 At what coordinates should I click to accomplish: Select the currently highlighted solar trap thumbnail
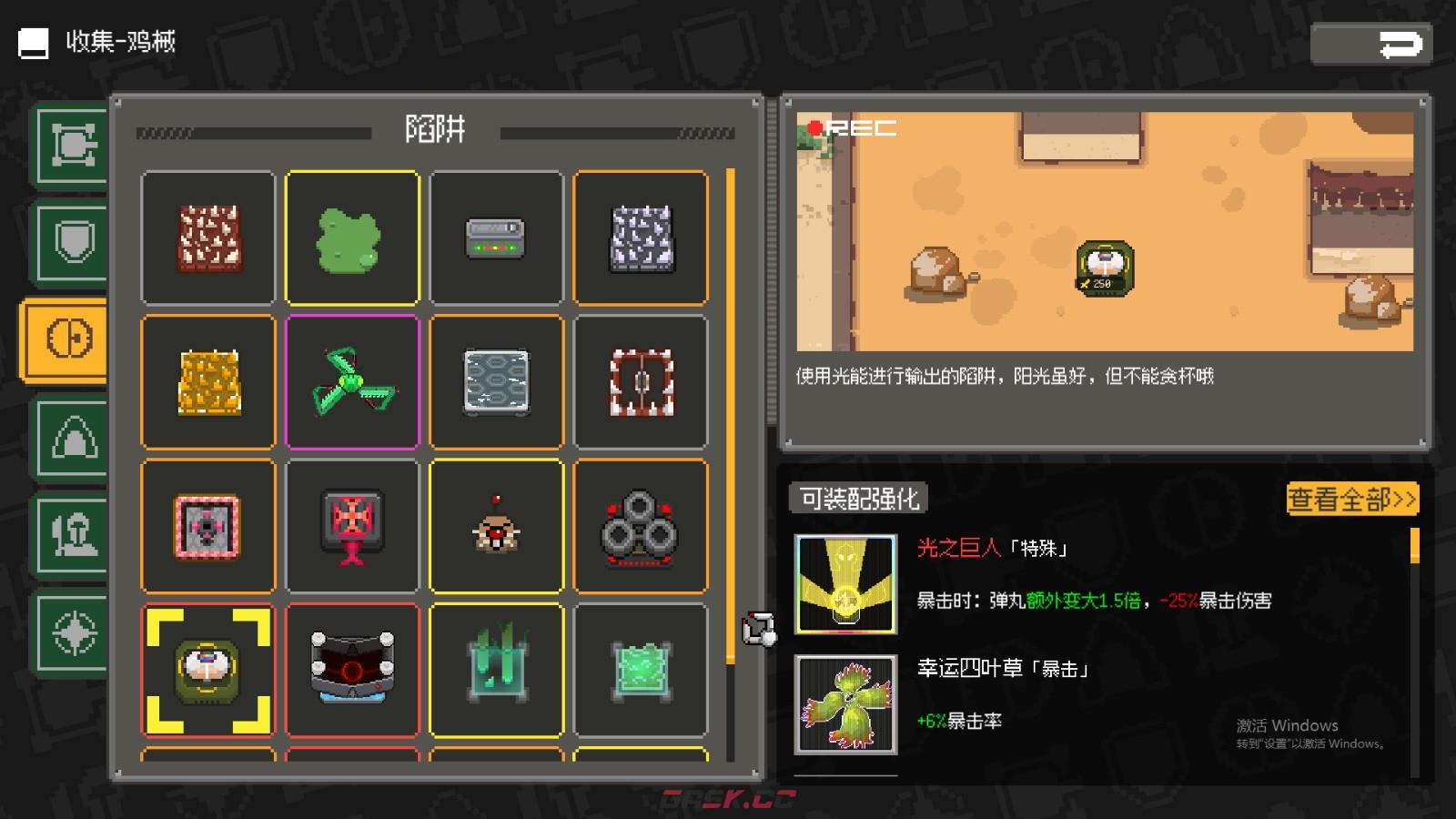point(207,670)
